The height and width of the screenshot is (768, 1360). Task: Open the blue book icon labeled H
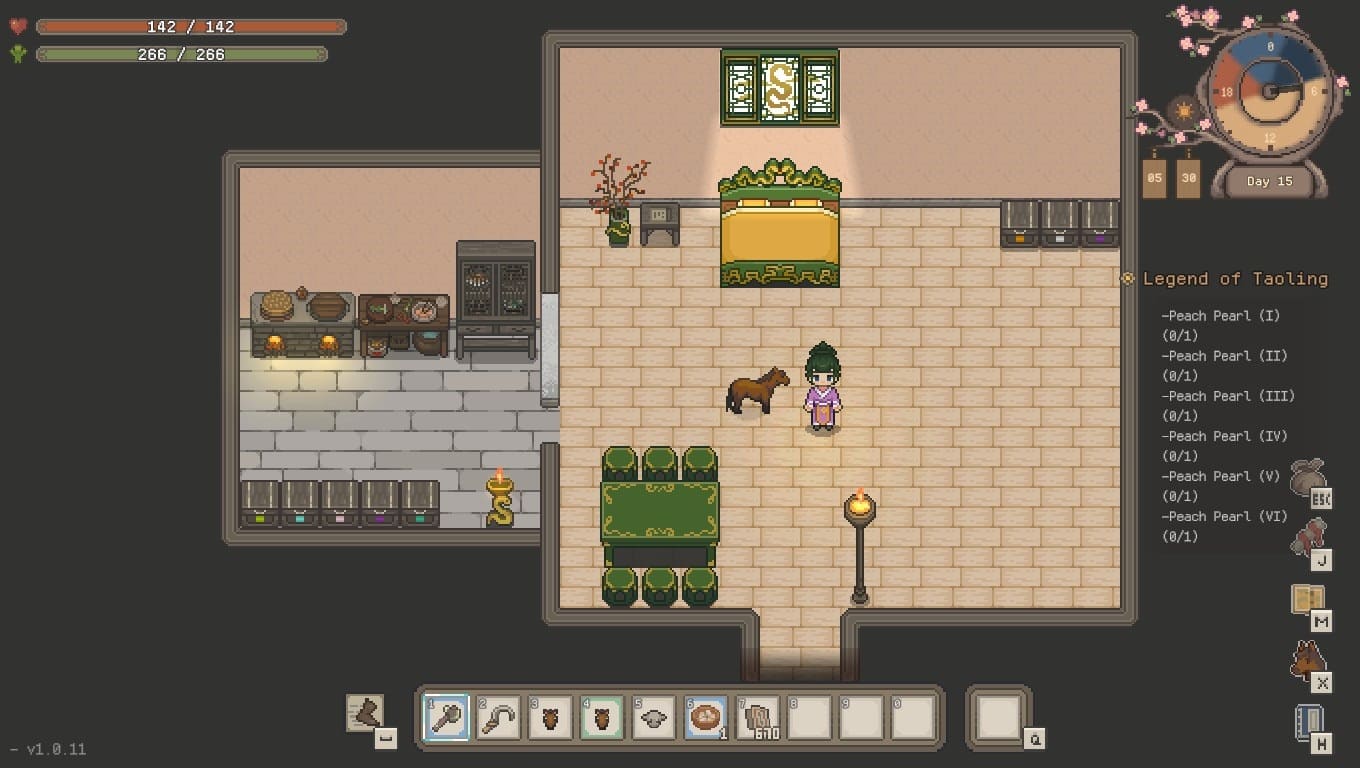pyautogui.click(x=1307, y=722)
